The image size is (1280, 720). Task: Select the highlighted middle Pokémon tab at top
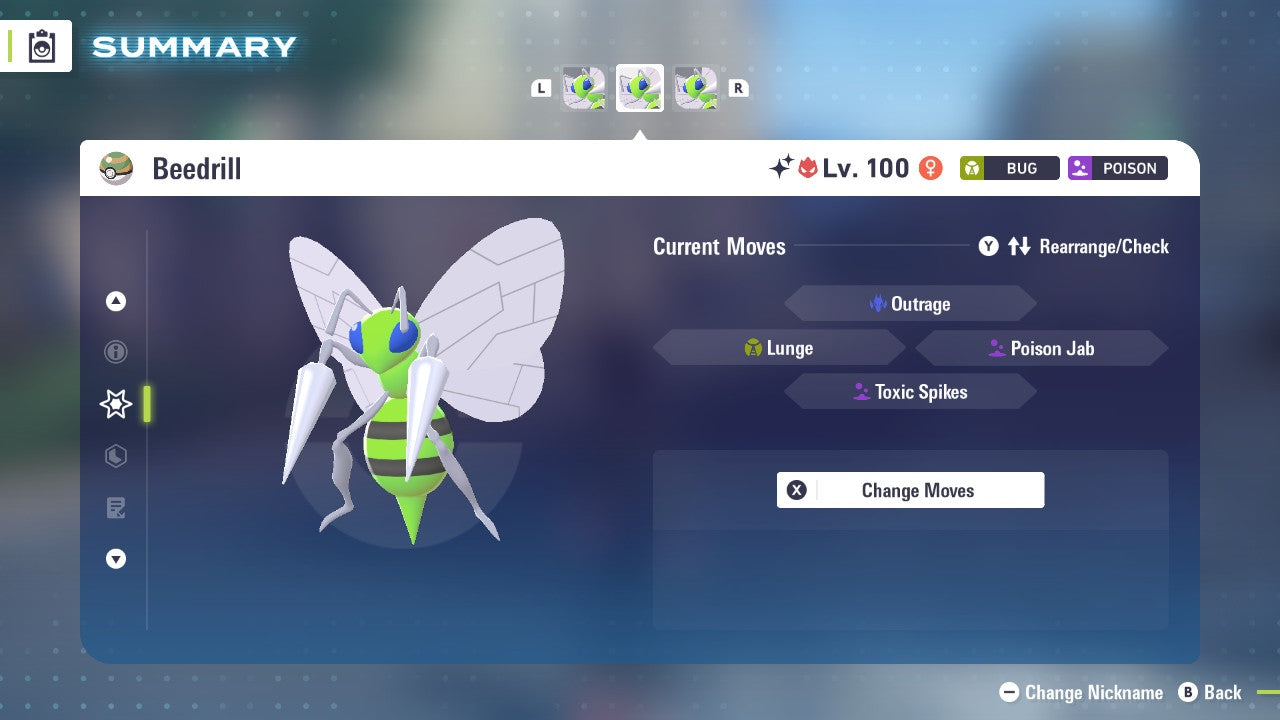click(x=639, y=87)
